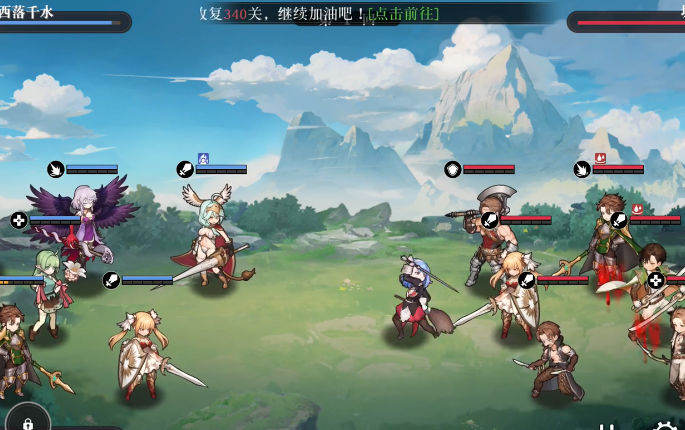
Task: Toggle the lock icon button
Action: tap(27, 423)
